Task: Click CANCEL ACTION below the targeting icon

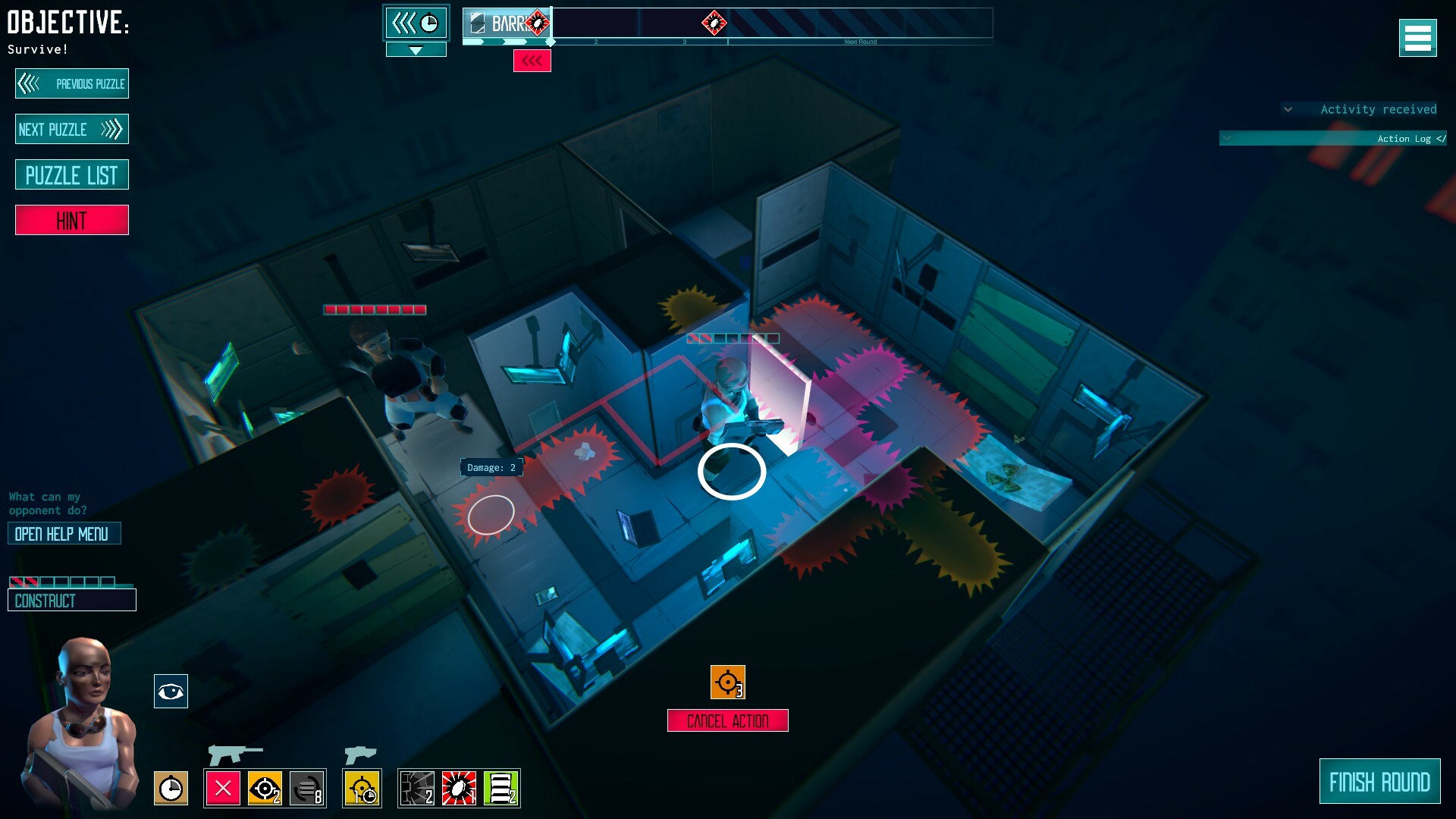Action: [x=726, y=720]
